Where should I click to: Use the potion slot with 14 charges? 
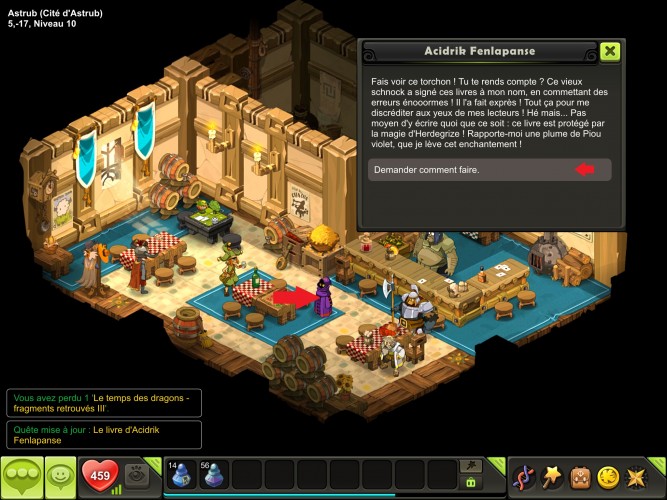[181, 475]
